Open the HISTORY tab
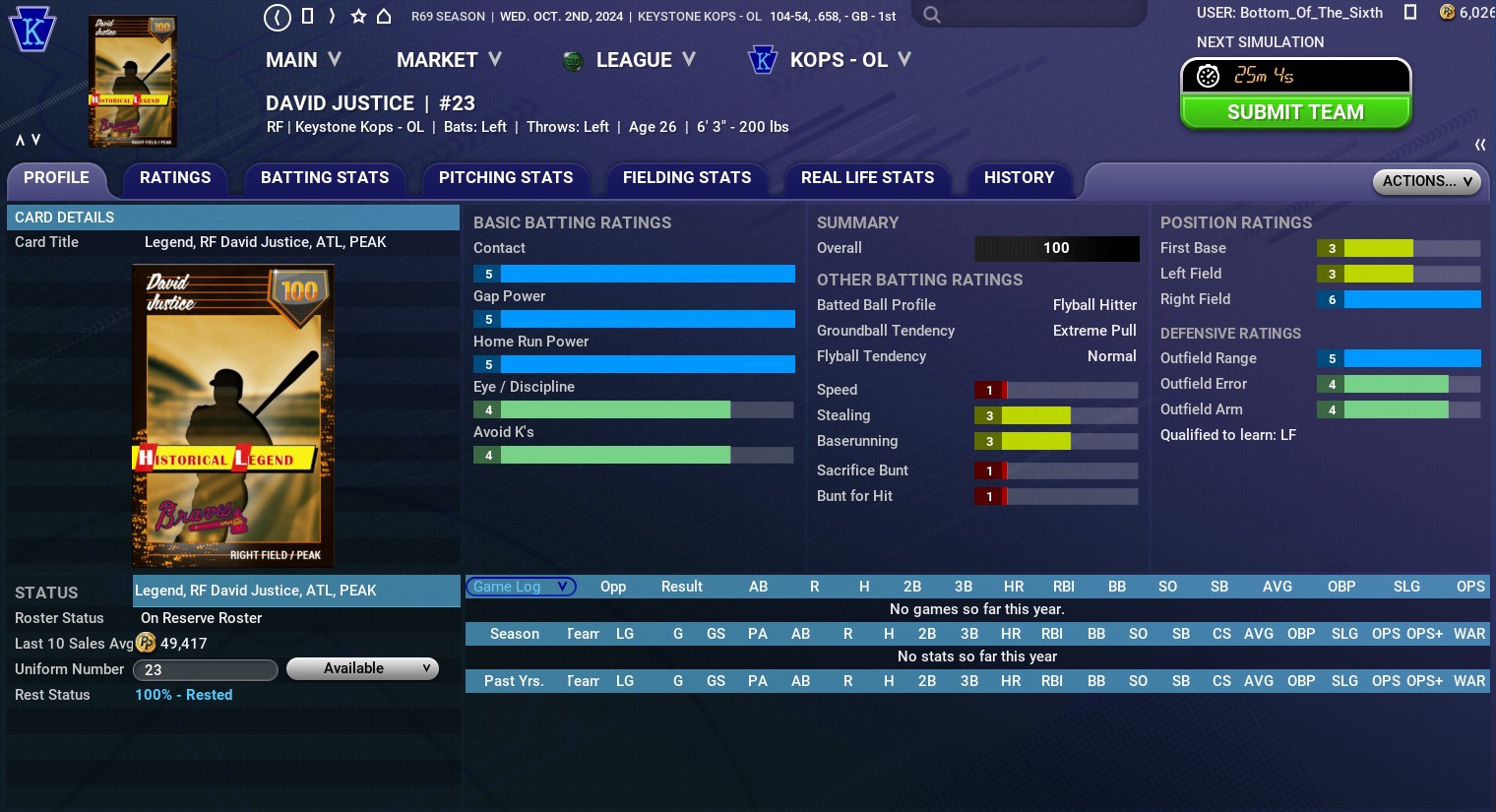Screen dimensions: 1496x812 [x=1019, y=178]
